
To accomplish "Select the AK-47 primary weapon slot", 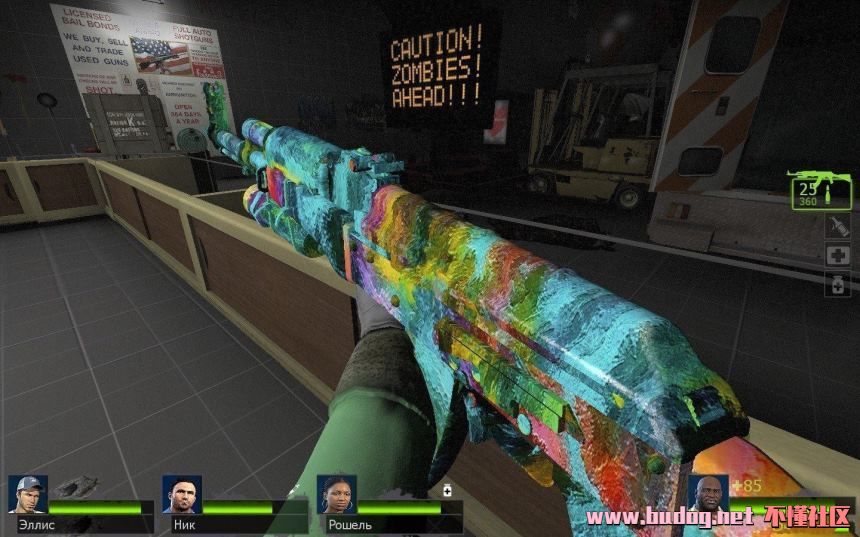I will (819, 190).
